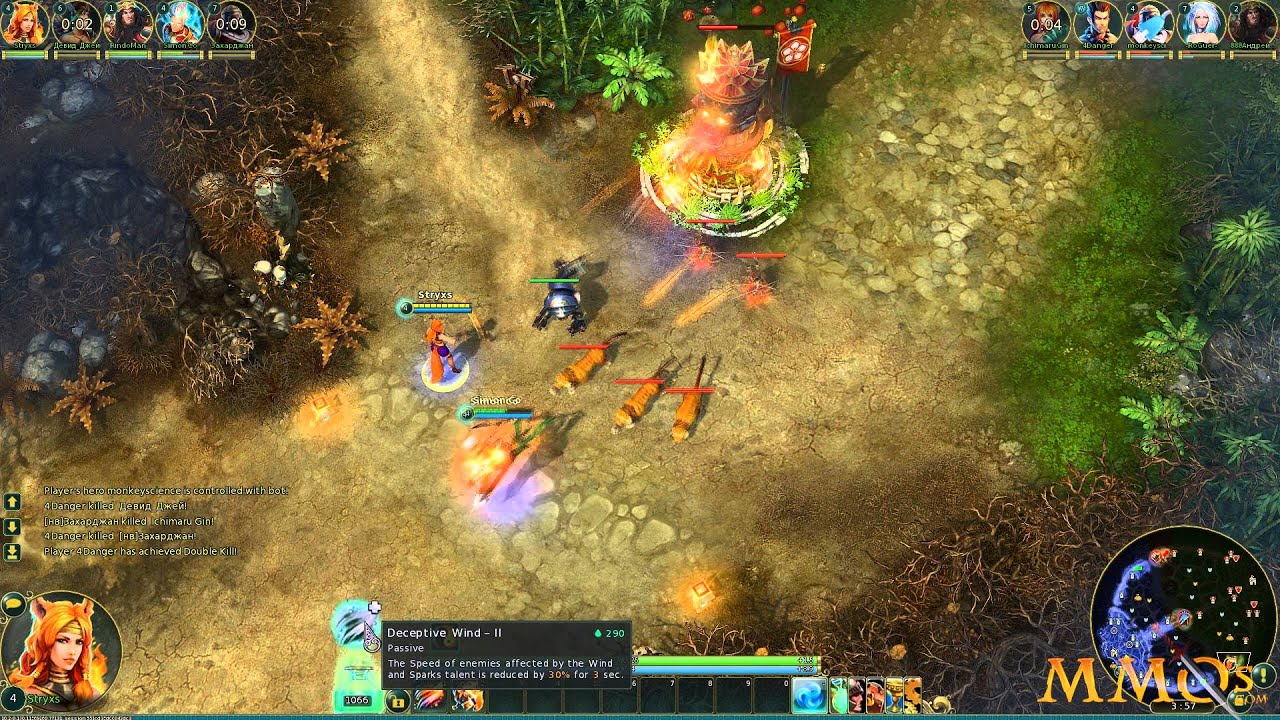
Task: Click the large fox-eared hero portrait
Action: point(62,648)
